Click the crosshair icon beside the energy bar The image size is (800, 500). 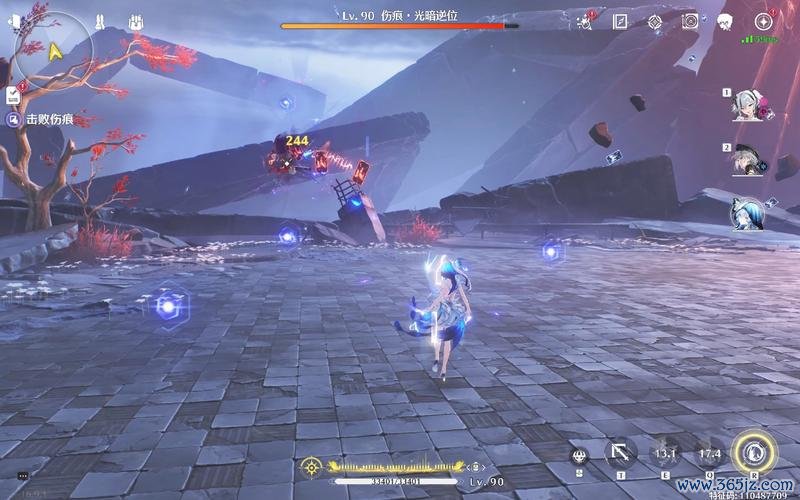click(312, 466)
